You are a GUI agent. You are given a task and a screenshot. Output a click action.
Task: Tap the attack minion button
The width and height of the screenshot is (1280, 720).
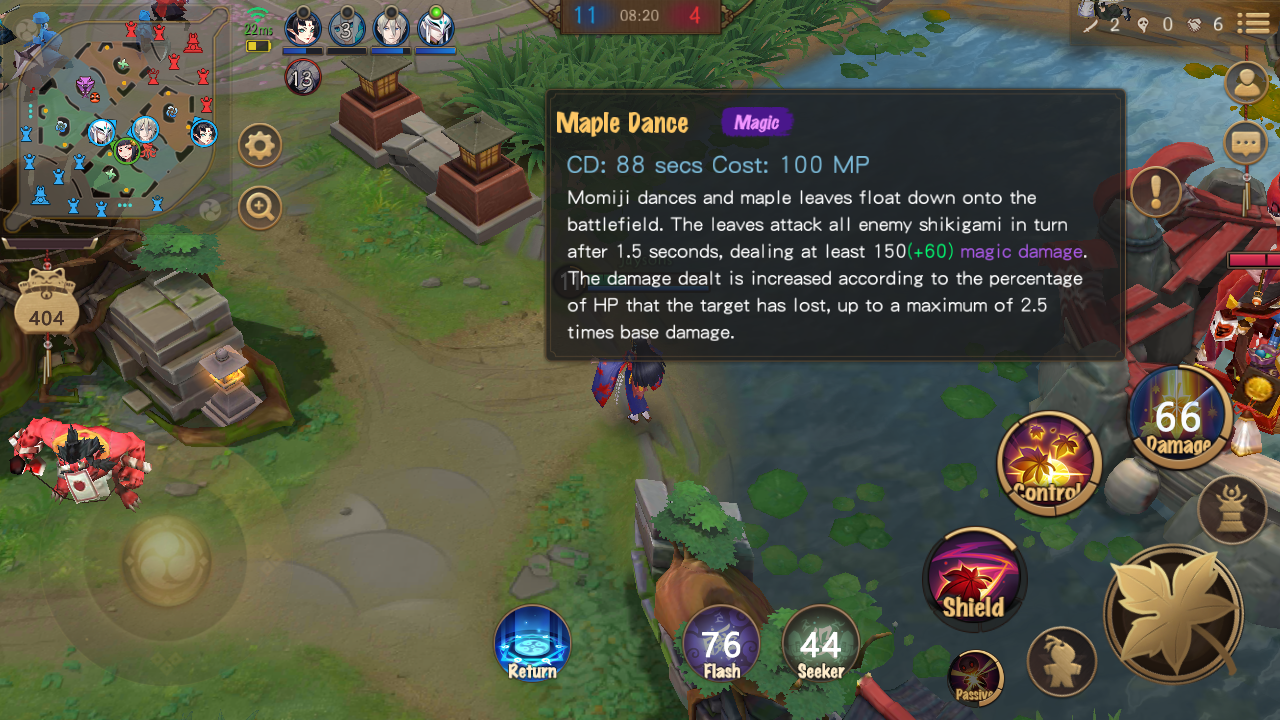1061,661
